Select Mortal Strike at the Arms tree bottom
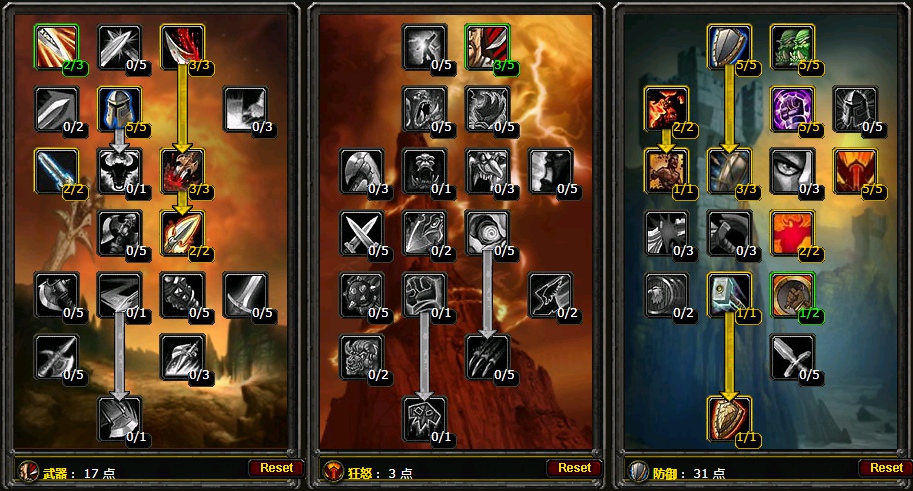Image resolution: width=913 pixels, height=491 pixels. [119, 418]
